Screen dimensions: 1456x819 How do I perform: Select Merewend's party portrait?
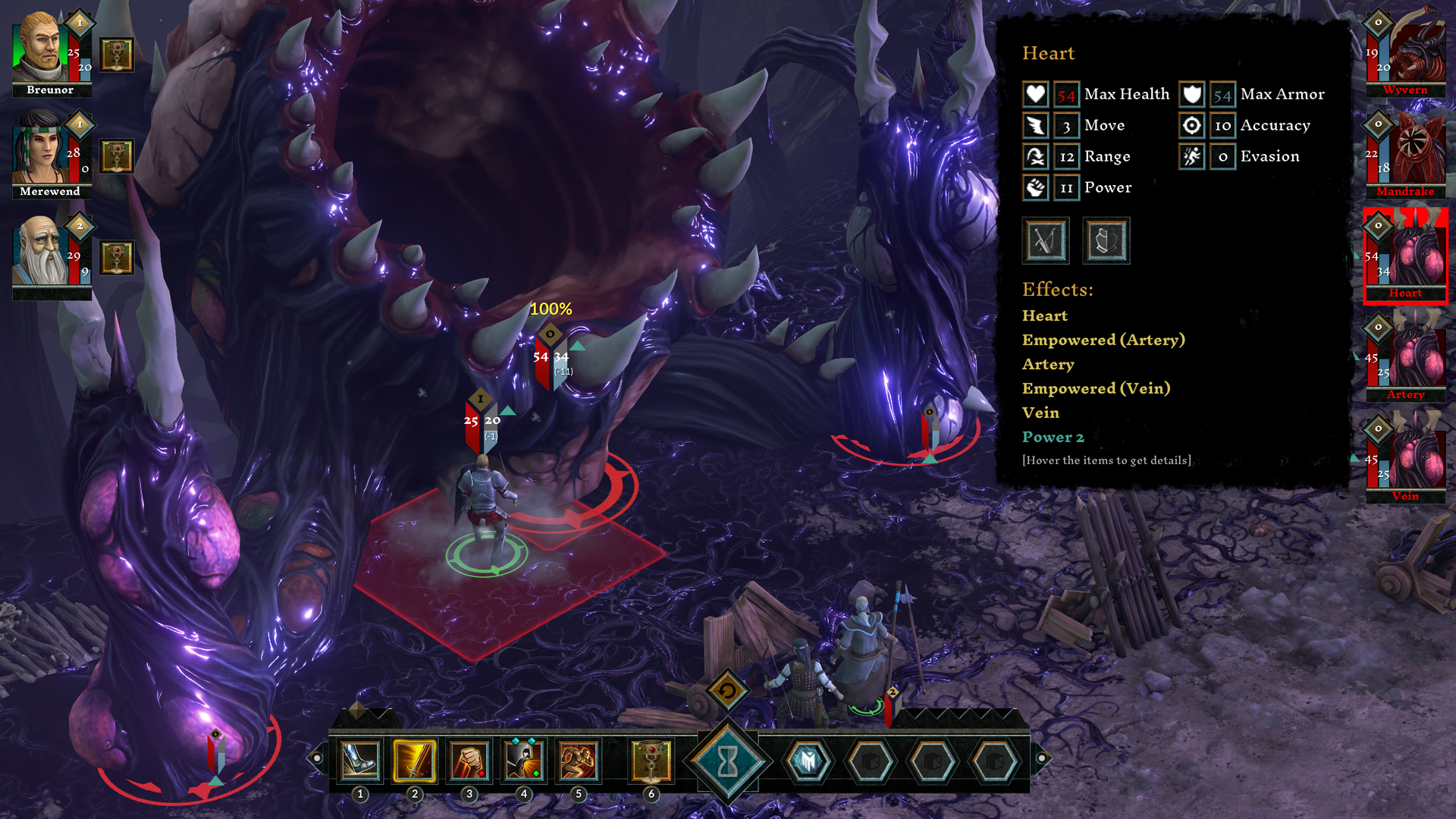39,149
